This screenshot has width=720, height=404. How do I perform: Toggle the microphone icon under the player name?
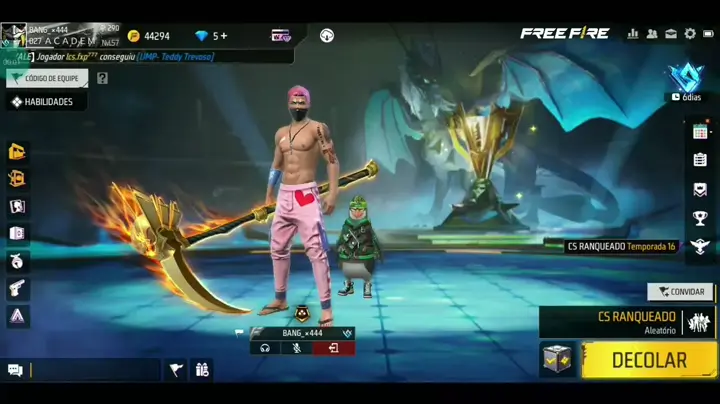point(297,348)
